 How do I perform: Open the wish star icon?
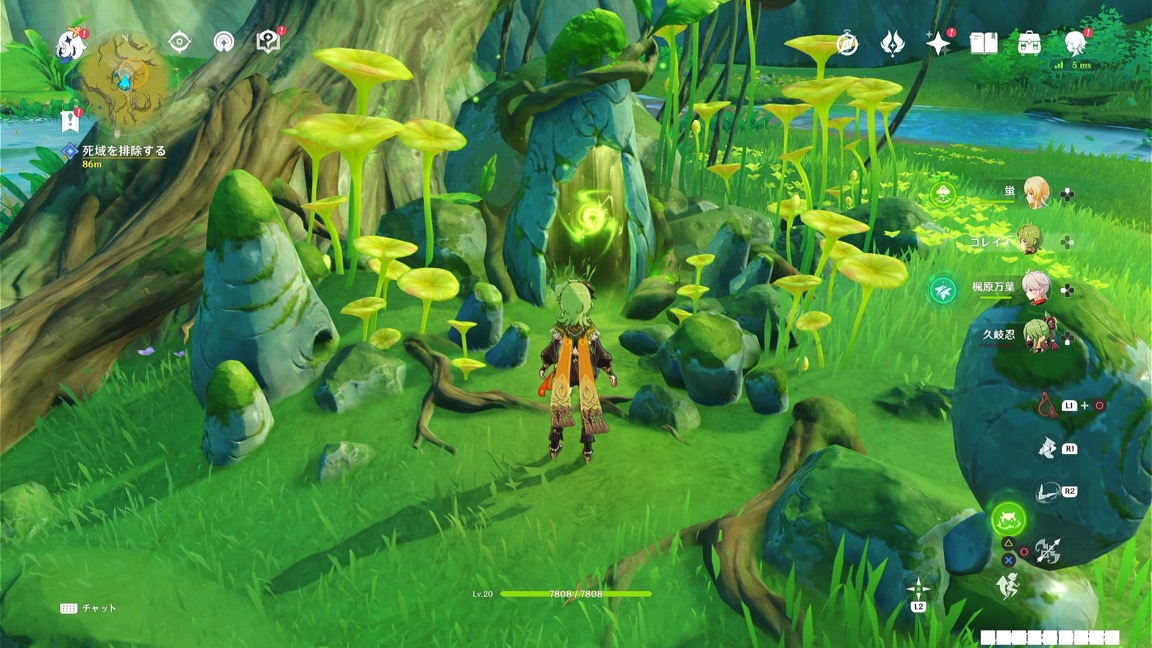click(x=938, y=43)
